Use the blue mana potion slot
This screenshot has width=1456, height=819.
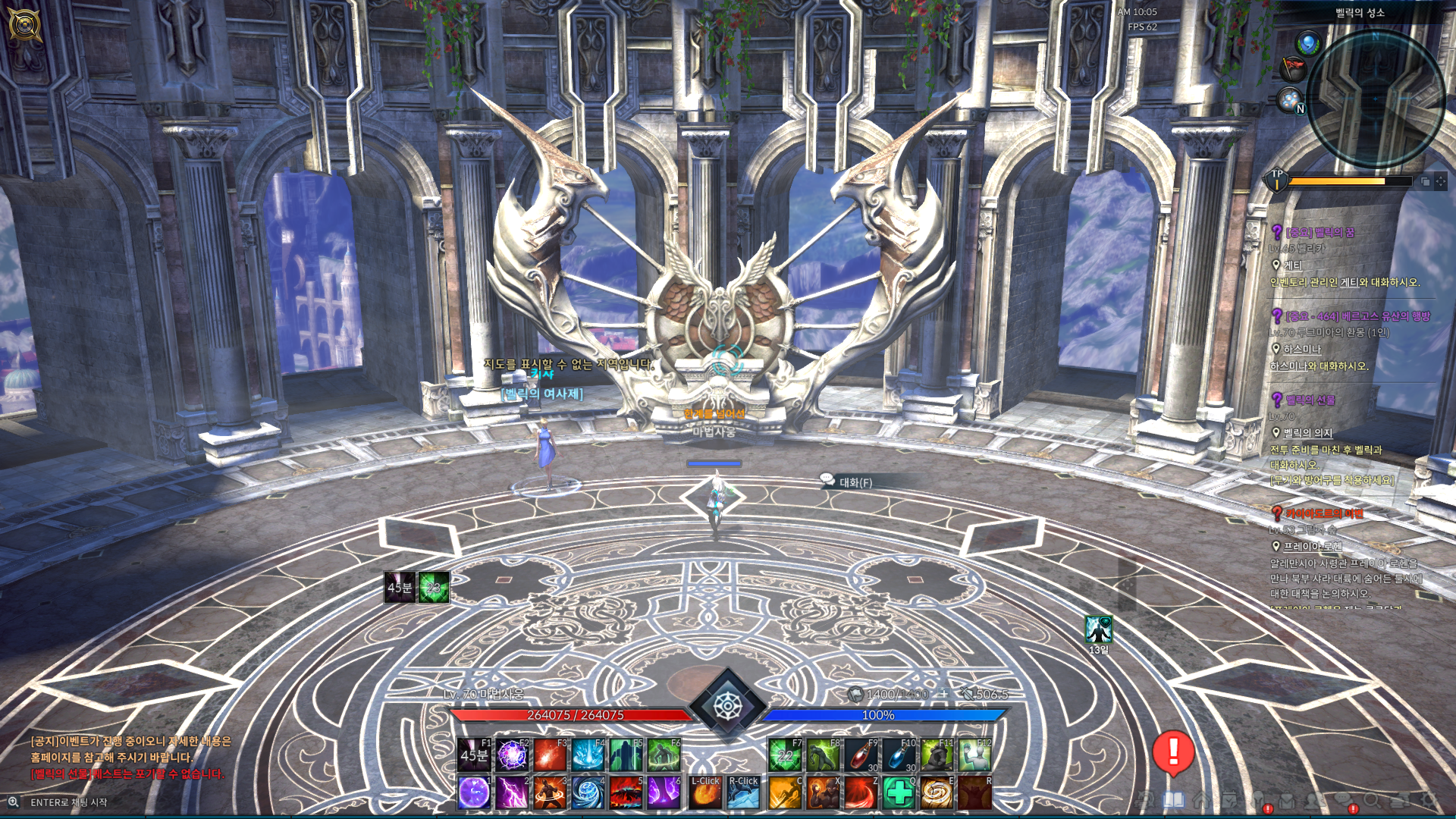899,755
